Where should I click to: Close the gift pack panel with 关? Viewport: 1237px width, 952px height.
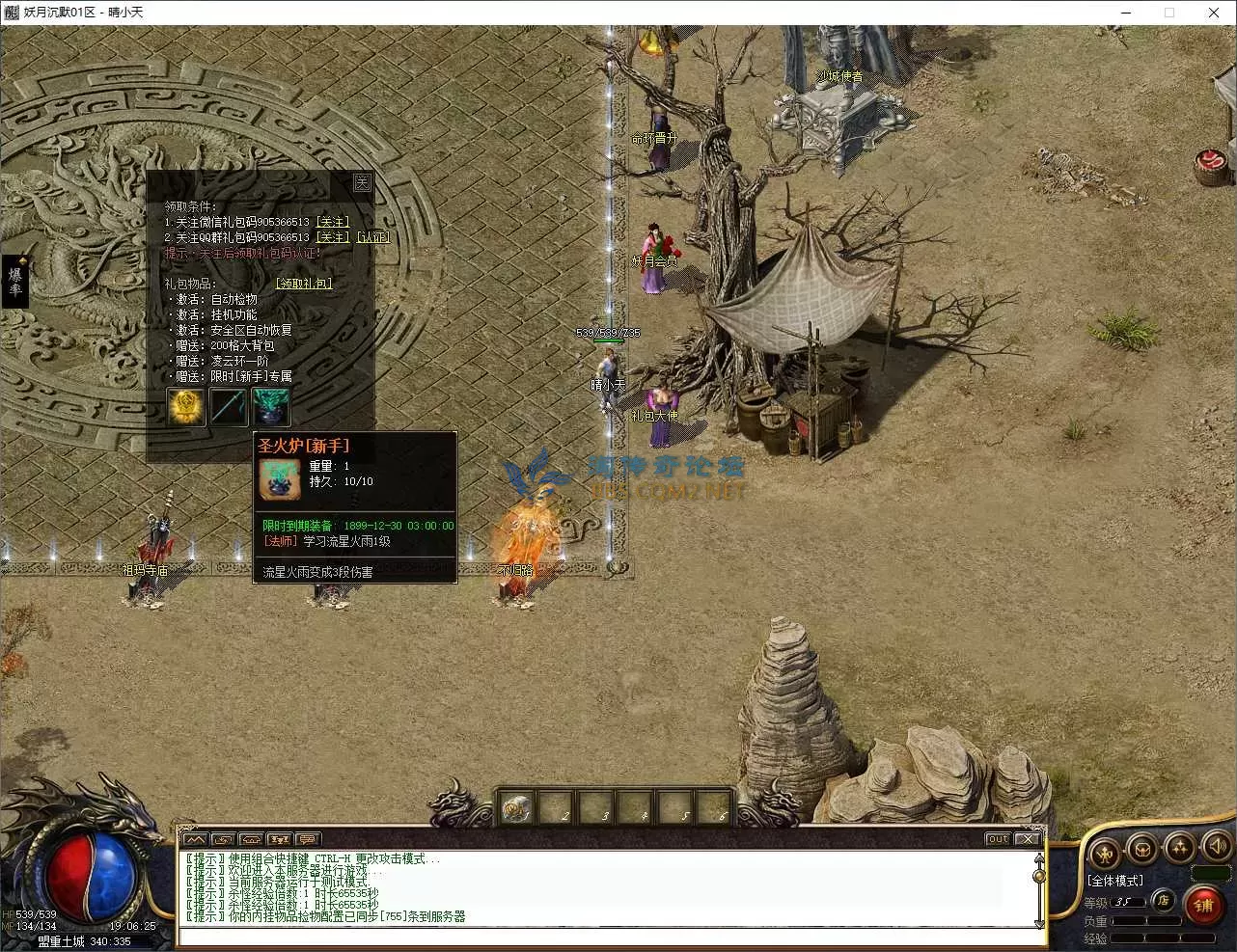click(x=362, y=182)
